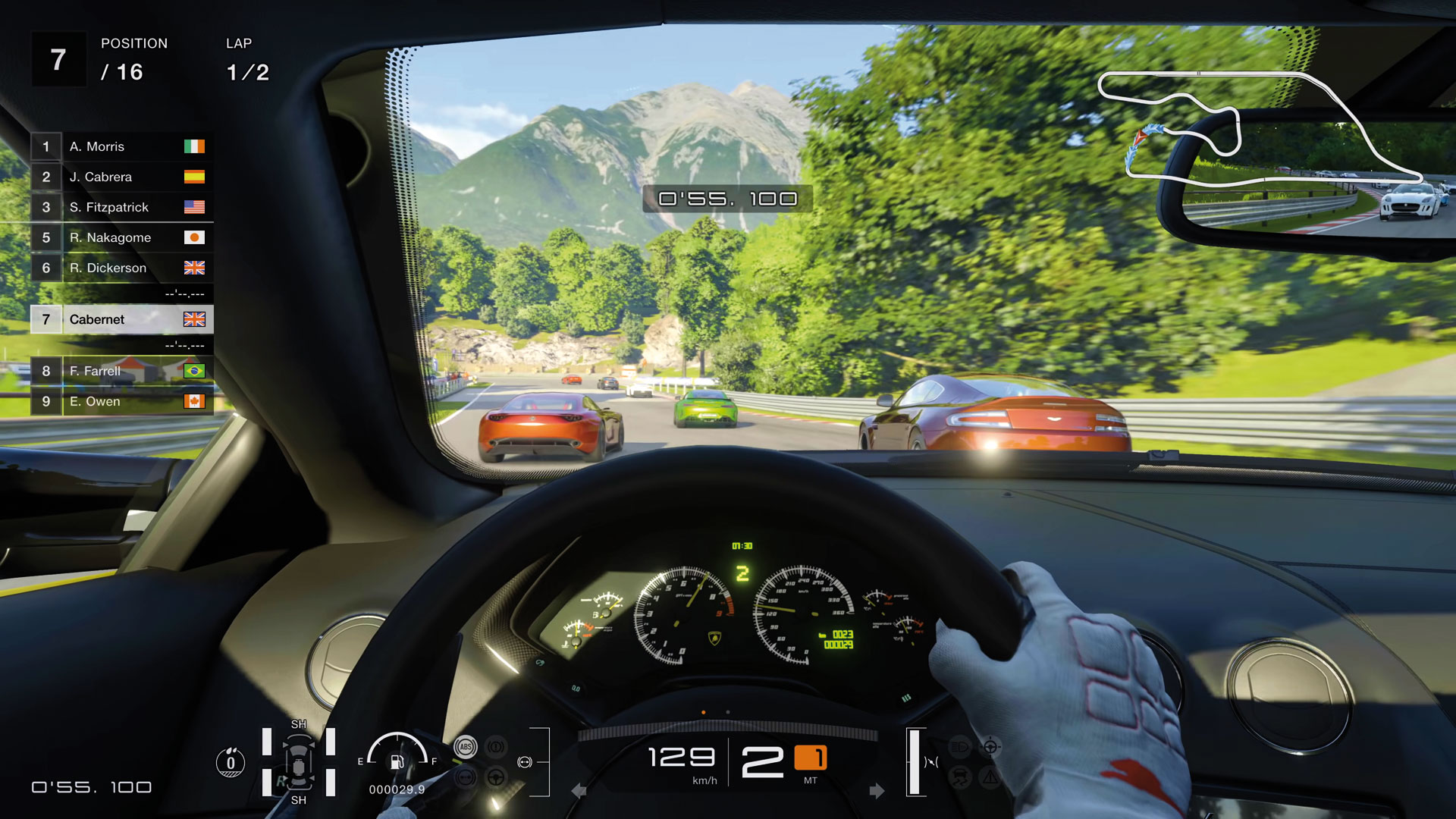The image size is (1456, 819).
Task: Choose E. Owen in the standings
Action: point(121,401)
